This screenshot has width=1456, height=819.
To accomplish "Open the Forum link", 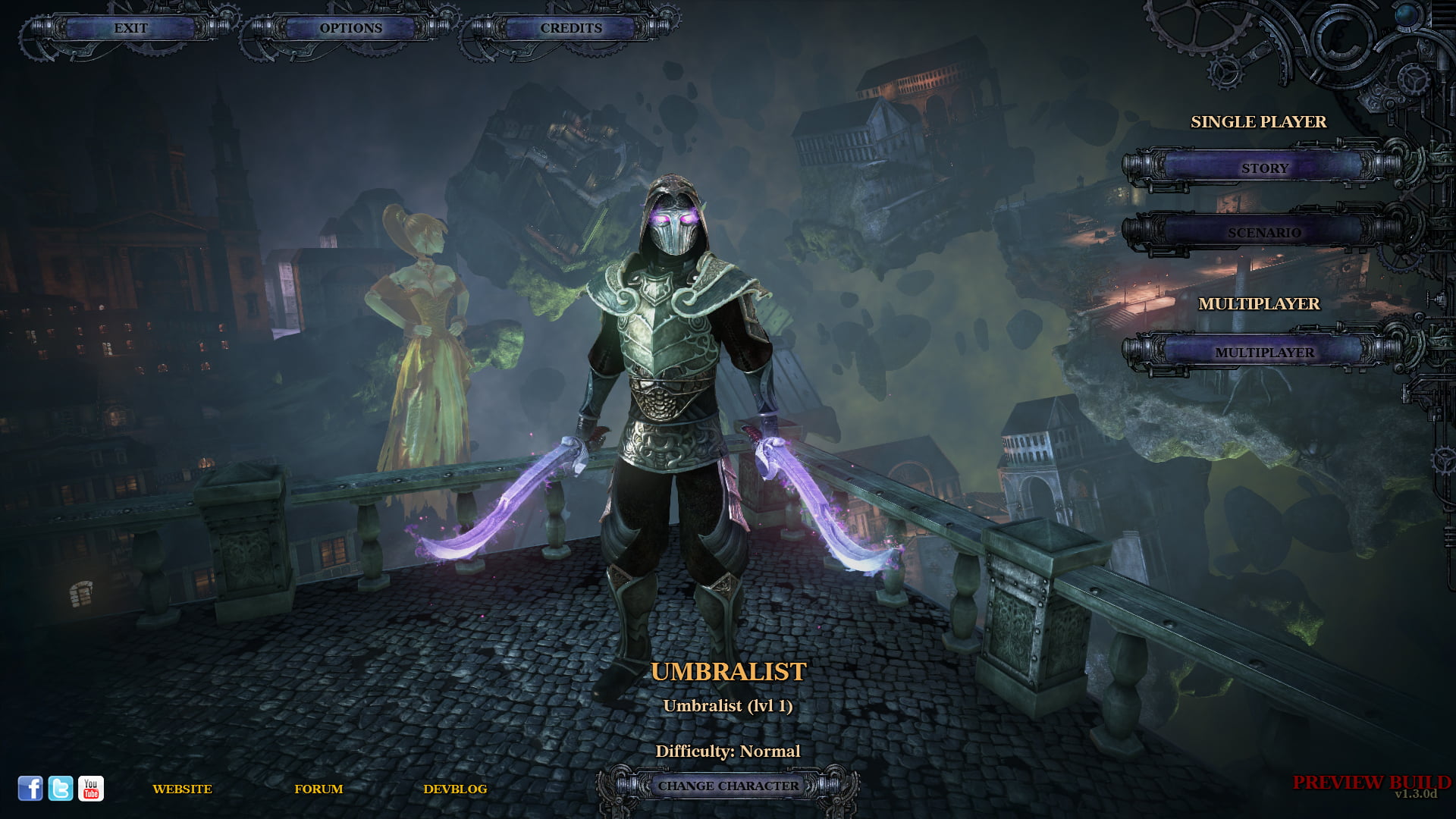I will pos(319,789).
